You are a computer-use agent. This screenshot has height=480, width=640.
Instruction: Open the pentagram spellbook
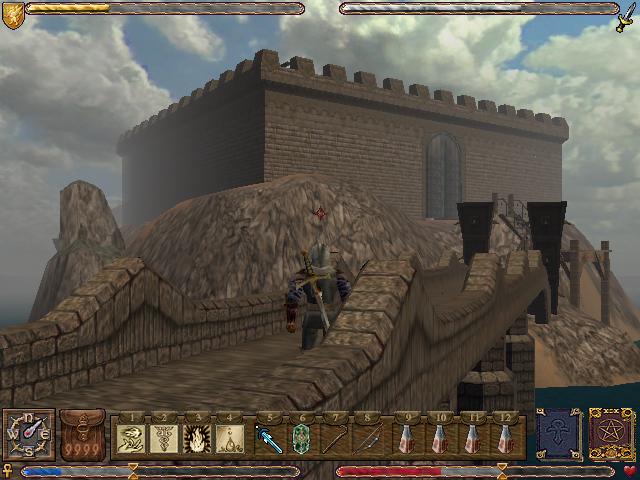608,436
